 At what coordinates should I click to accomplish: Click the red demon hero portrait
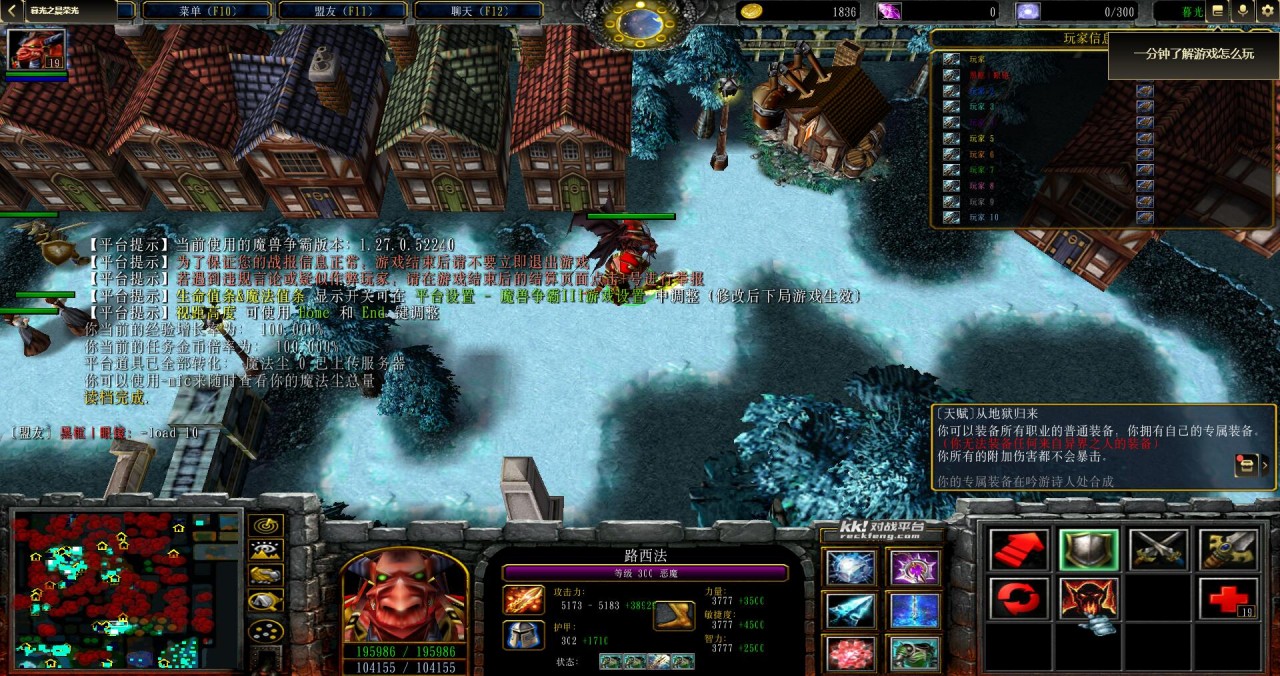[x=405, y=596]
